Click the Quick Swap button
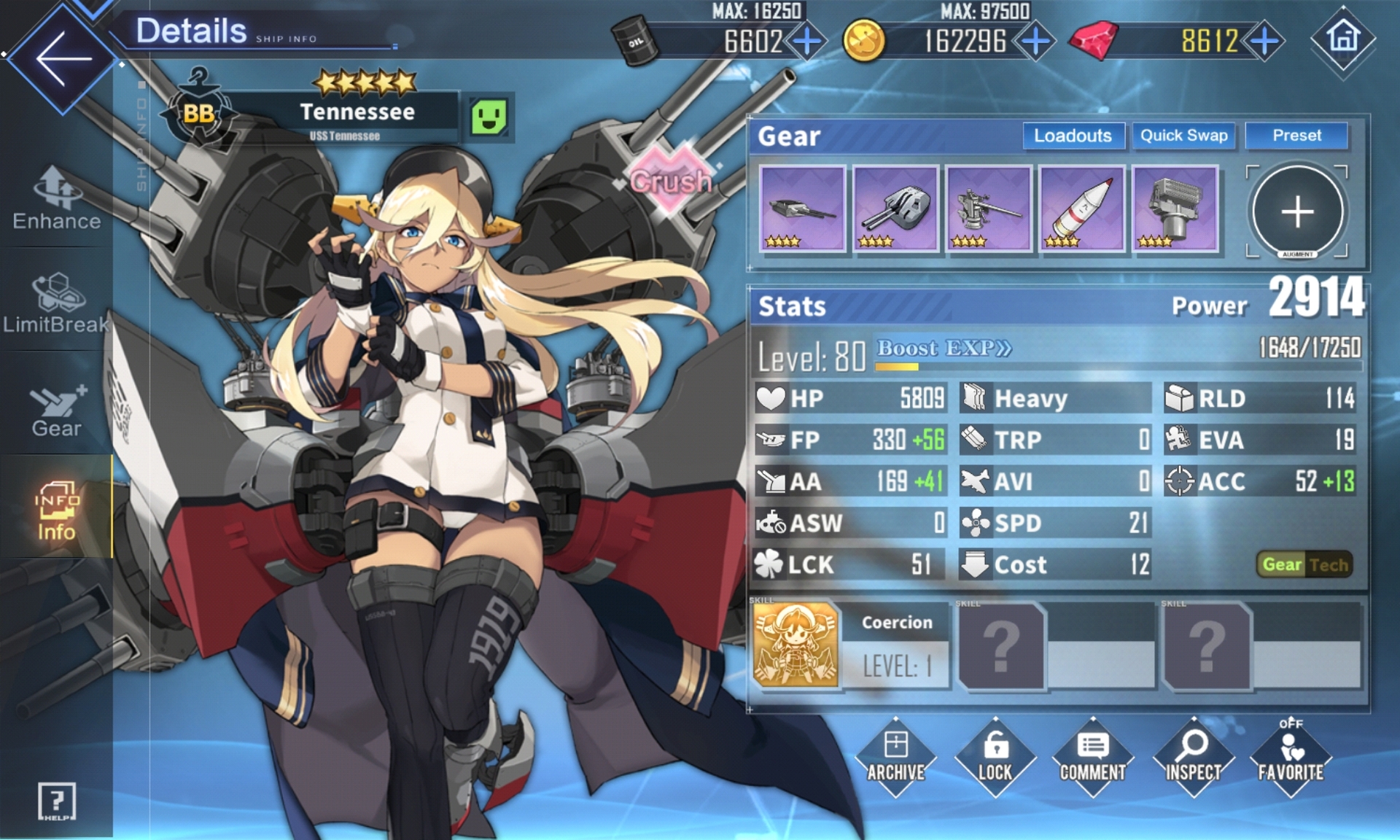The width and height of the screenshot is (1400, 840). tap(1183, 136)
